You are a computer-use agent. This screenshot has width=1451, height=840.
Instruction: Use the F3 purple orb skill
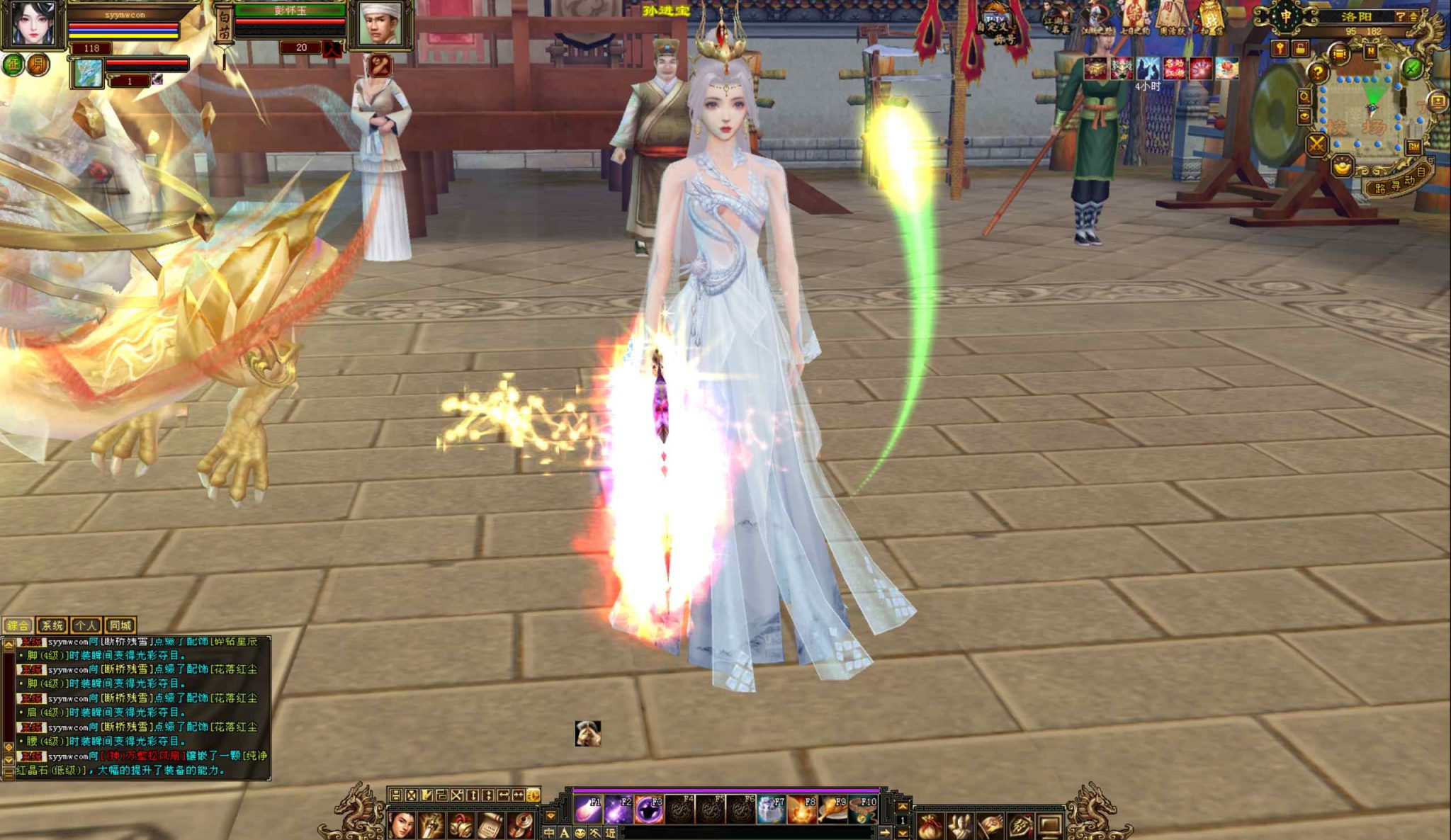(x=648, y=809)
